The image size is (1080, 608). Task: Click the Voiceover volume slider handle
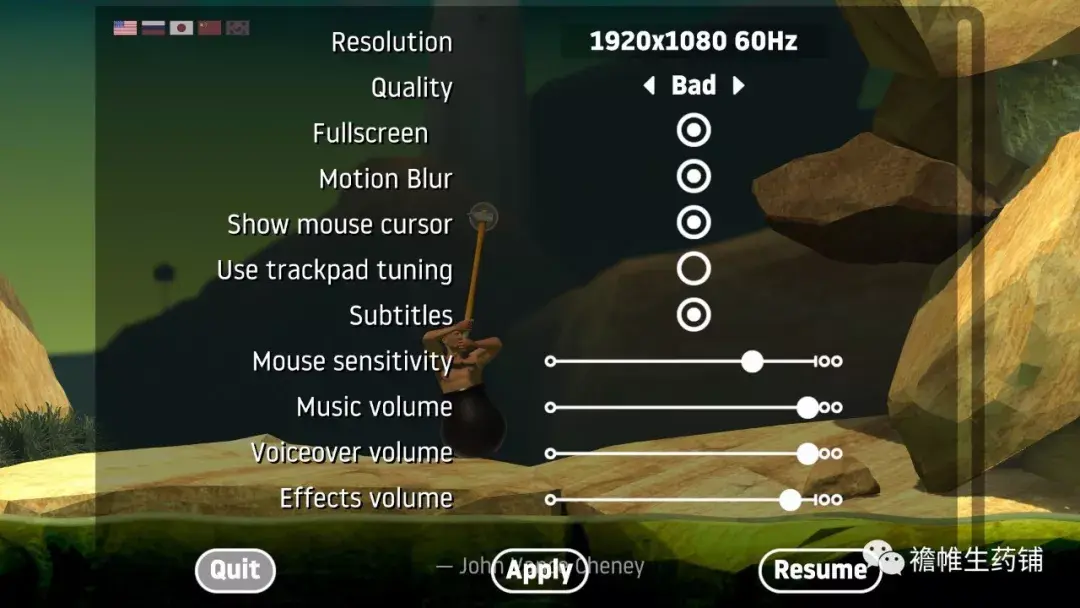pyautogui.click(x=807, y=453)
